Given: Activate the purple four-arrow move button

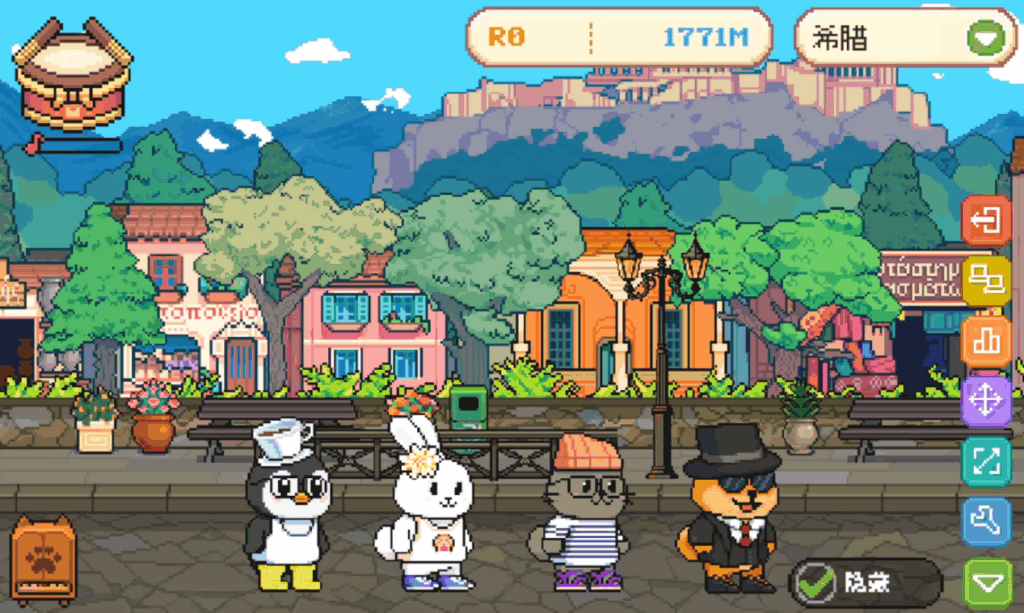Looking at the screenshot, I should 986,402.
